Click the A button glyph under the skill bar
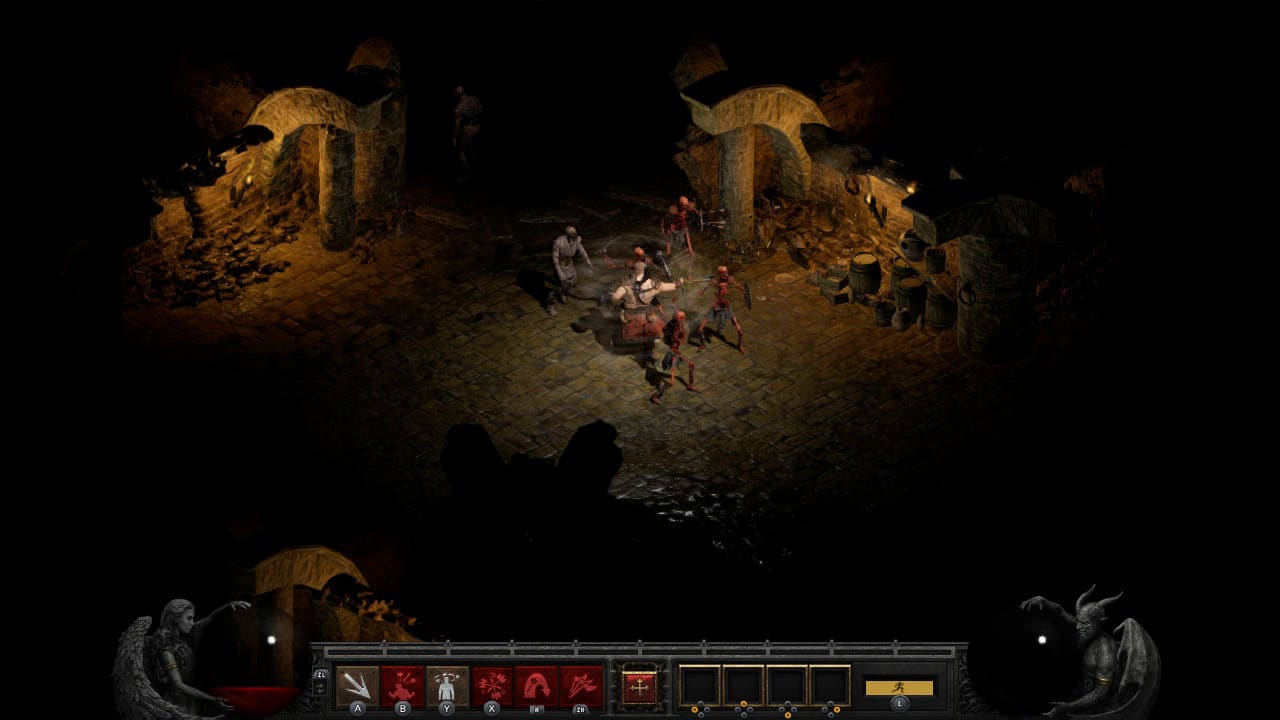 pyautogui.click(x=355, y=708)
